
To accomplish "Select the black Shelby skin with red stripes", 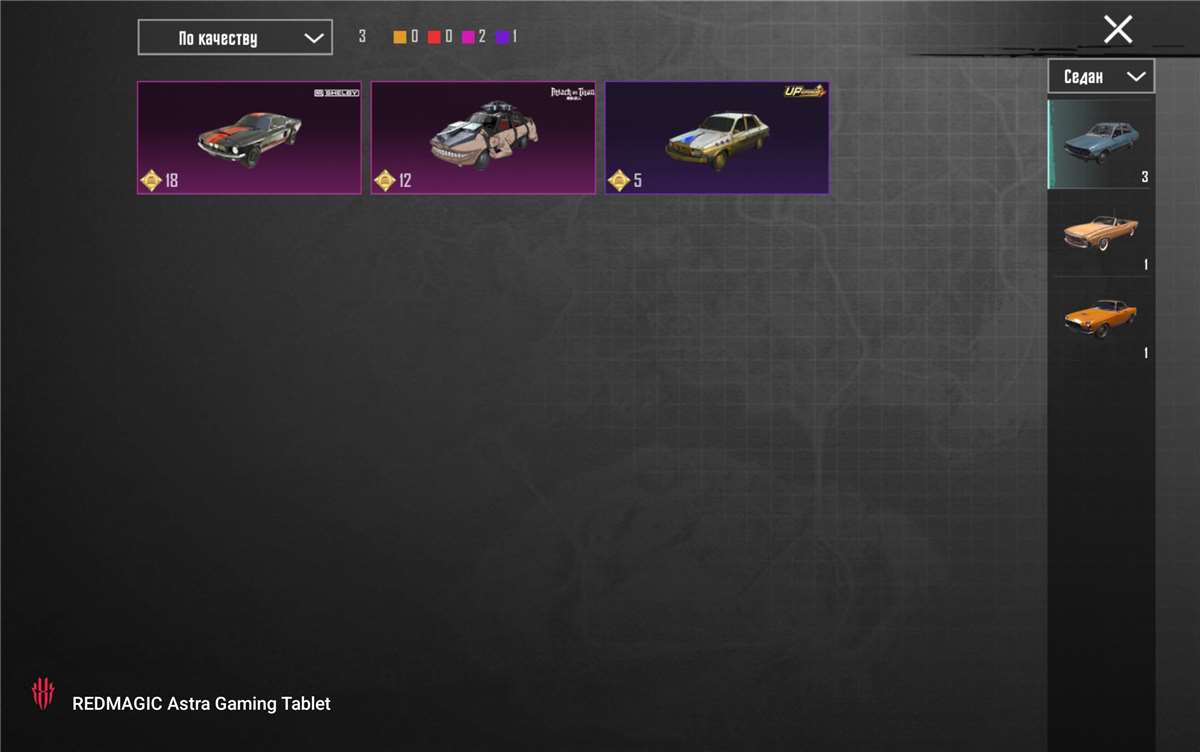I will point(249,137).
